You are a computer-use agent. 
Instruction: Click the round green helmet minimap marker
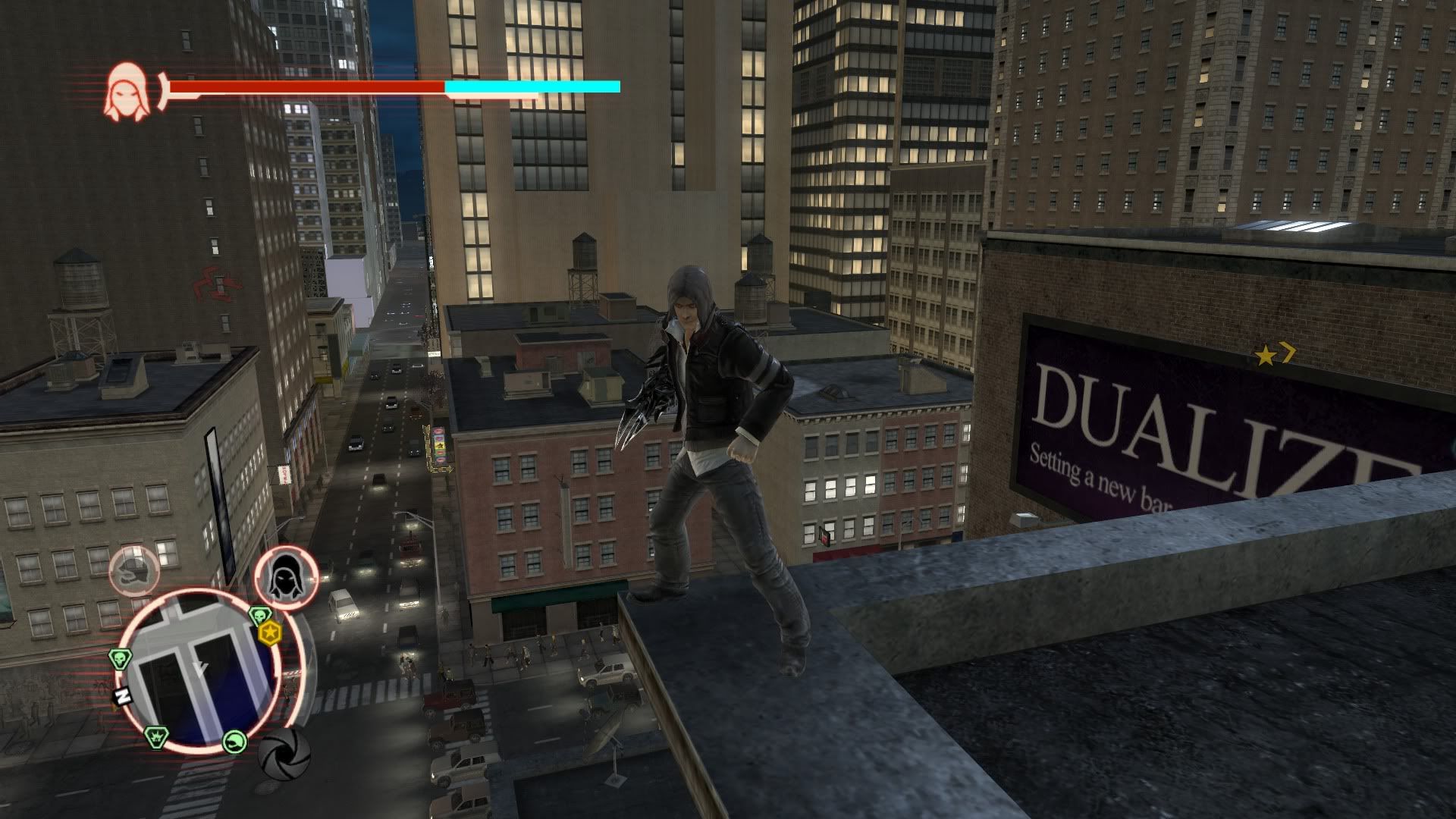click(236, 741)
